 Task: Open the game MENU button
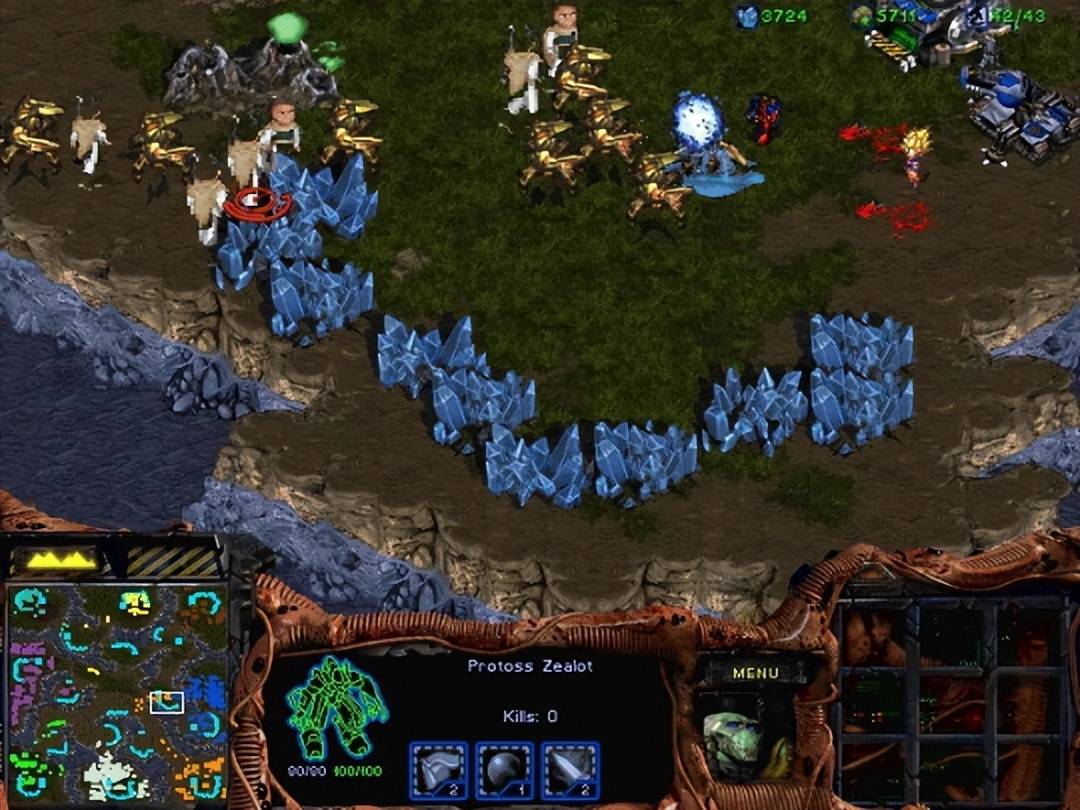[x=755, y=673]
